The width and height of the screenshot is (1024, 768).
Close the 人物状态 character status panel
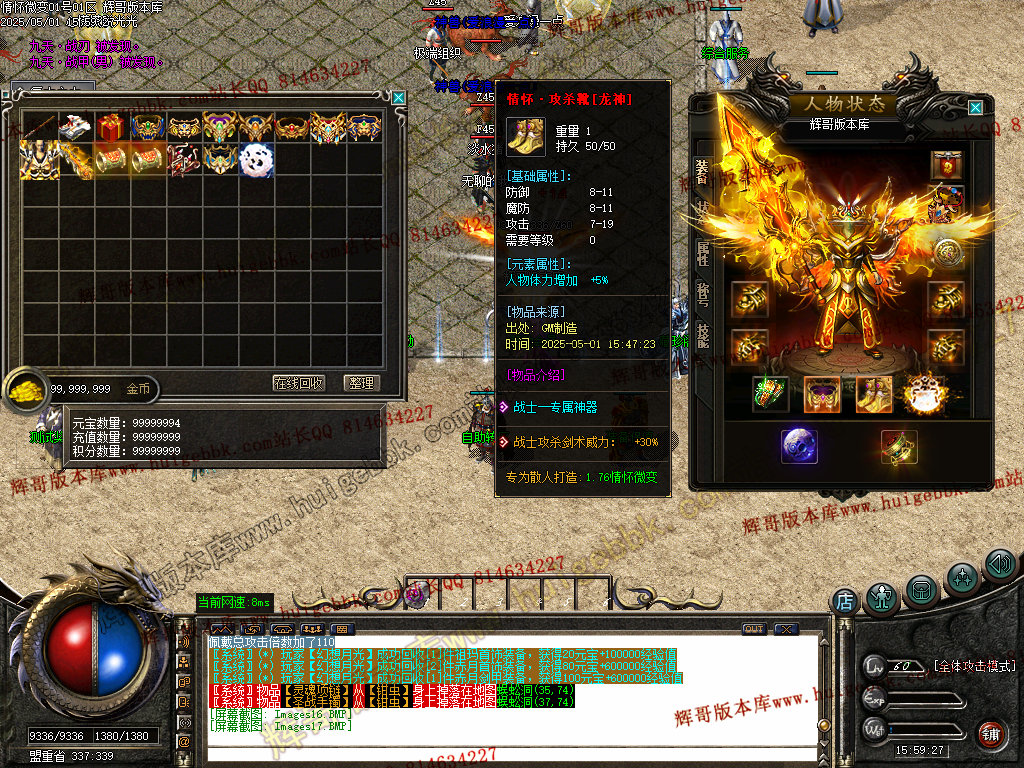975,107
